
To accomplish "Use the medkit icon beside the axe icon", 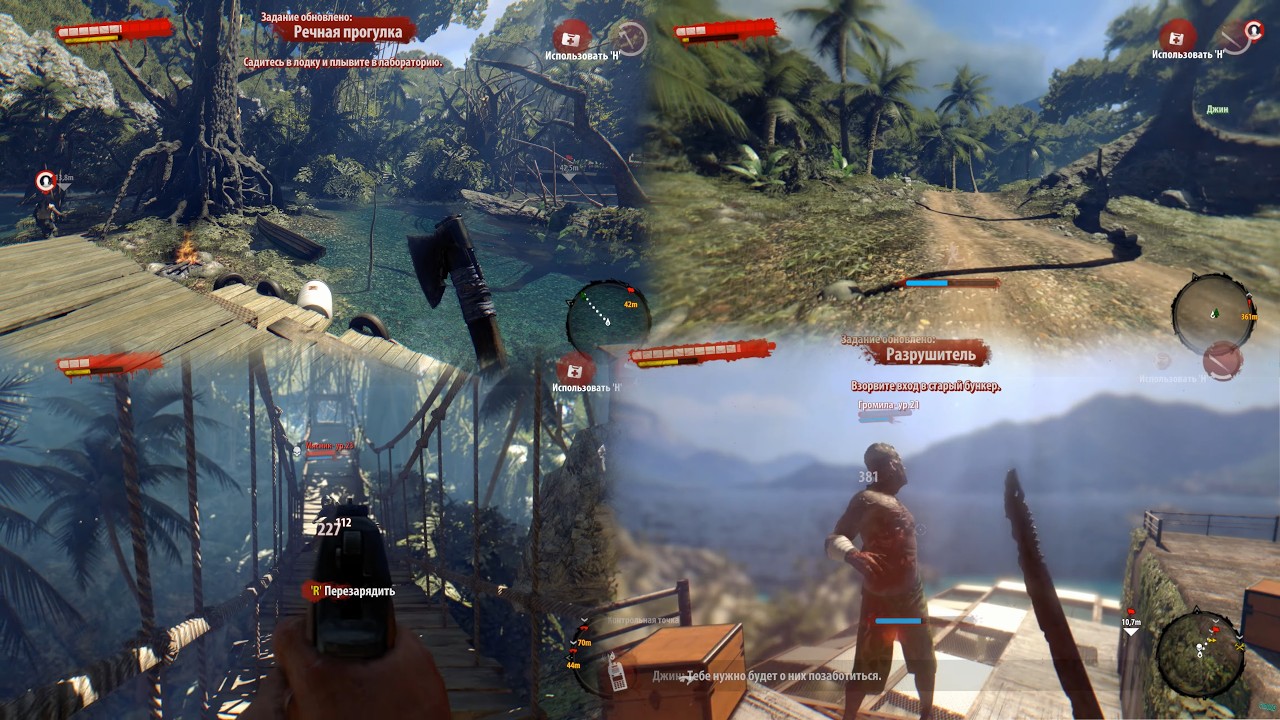I will [572, 38].
